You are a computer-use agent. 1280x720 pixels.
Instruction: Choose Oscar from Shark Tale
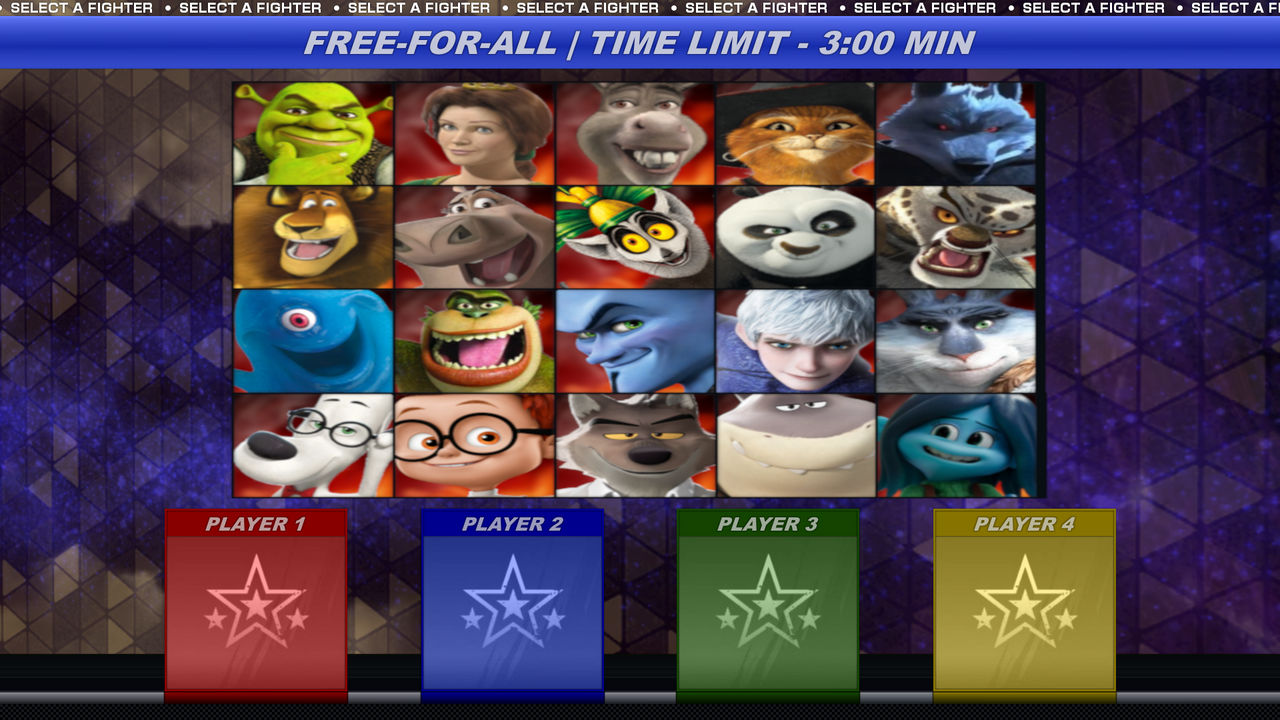(313, 340)
